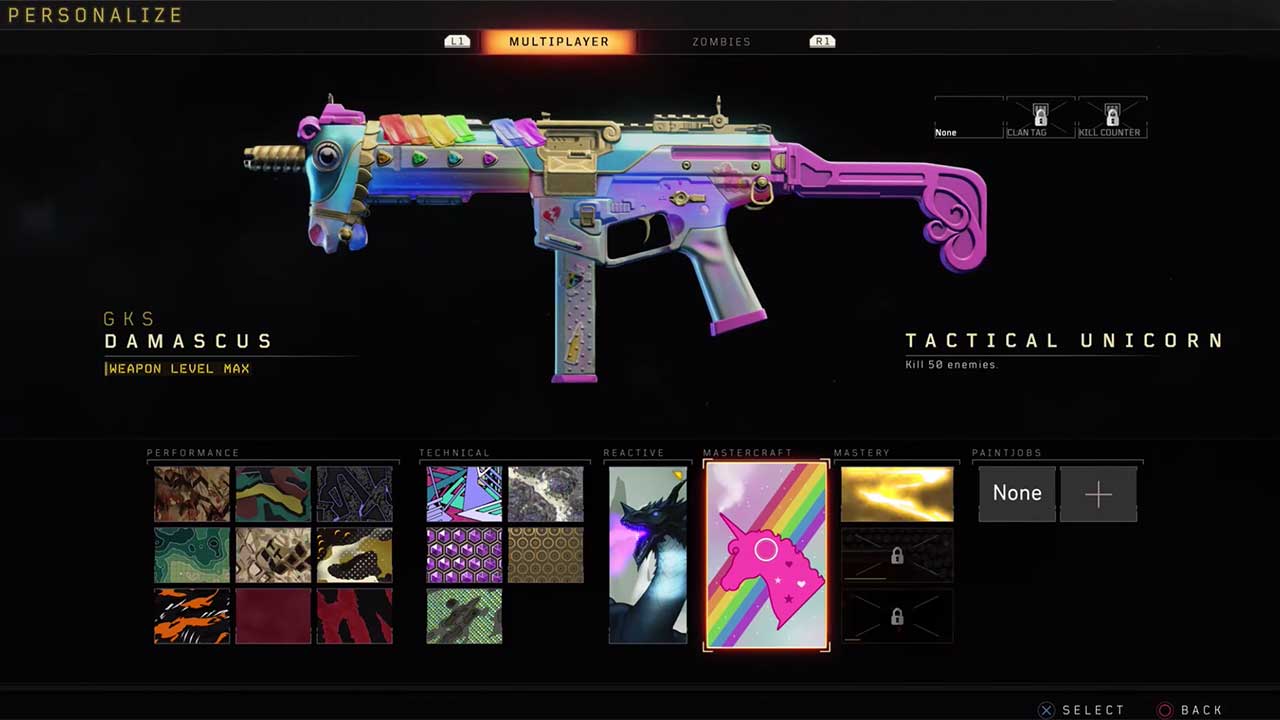Pick the orange tiger stripe camo

pyautogui.click(x=192, y=616)
